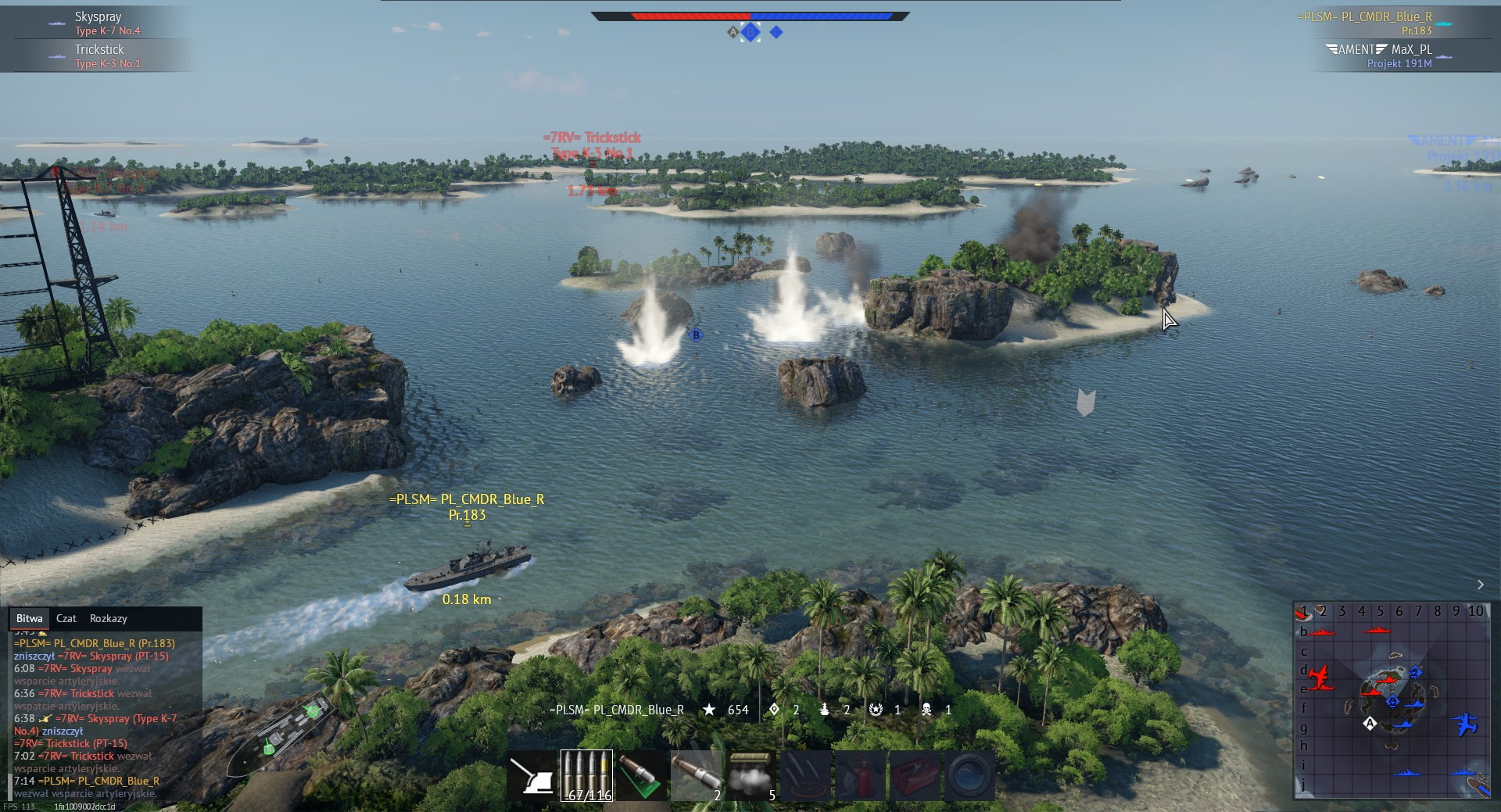1501x812 pixels.
Task: Select Trickstick in the enemy player list
Action: pyautogui.click(x=99, y=49)
